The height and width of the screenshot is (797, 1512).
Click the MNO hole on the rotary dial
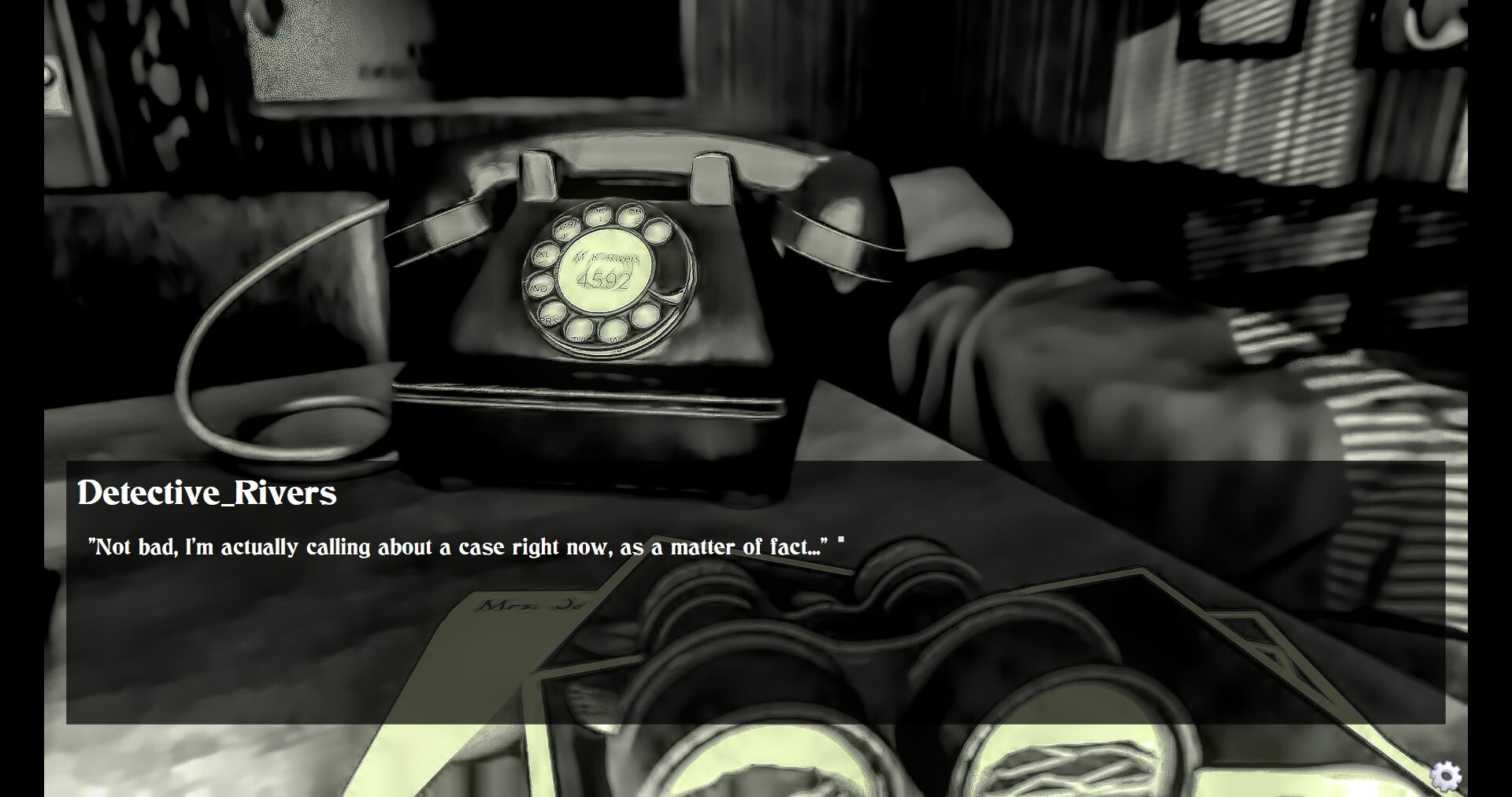click(540, 286)
